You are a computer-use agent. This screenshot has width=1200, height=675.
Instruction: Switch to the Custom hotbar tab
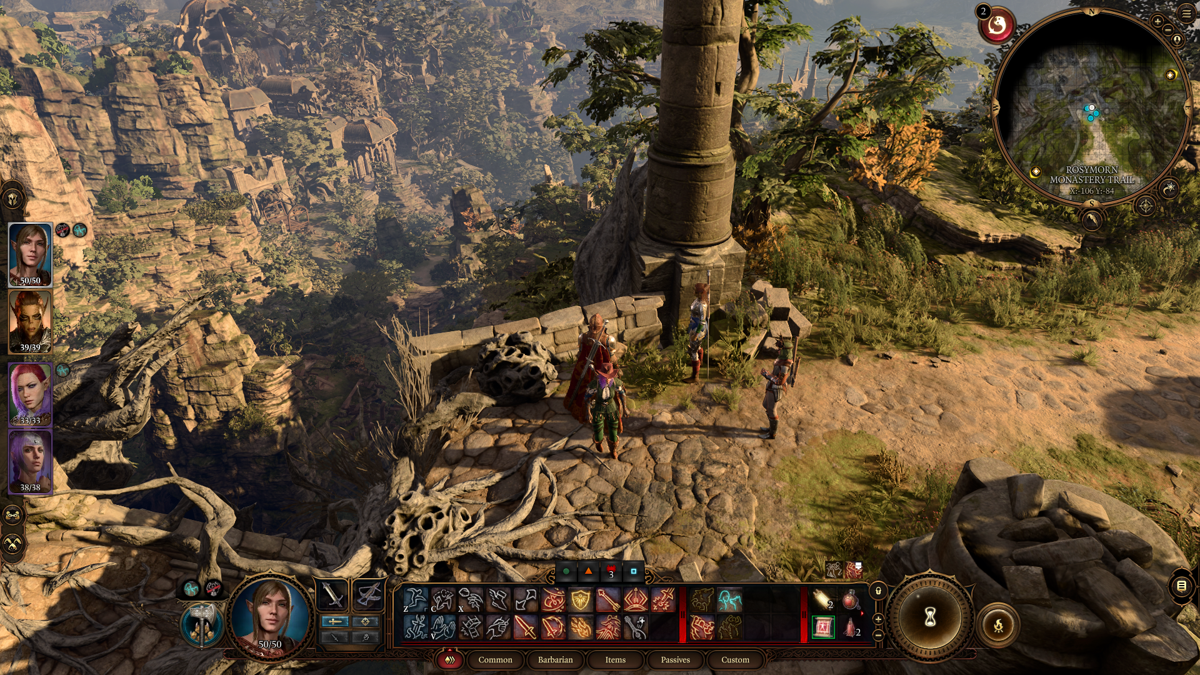coord(735,660)
